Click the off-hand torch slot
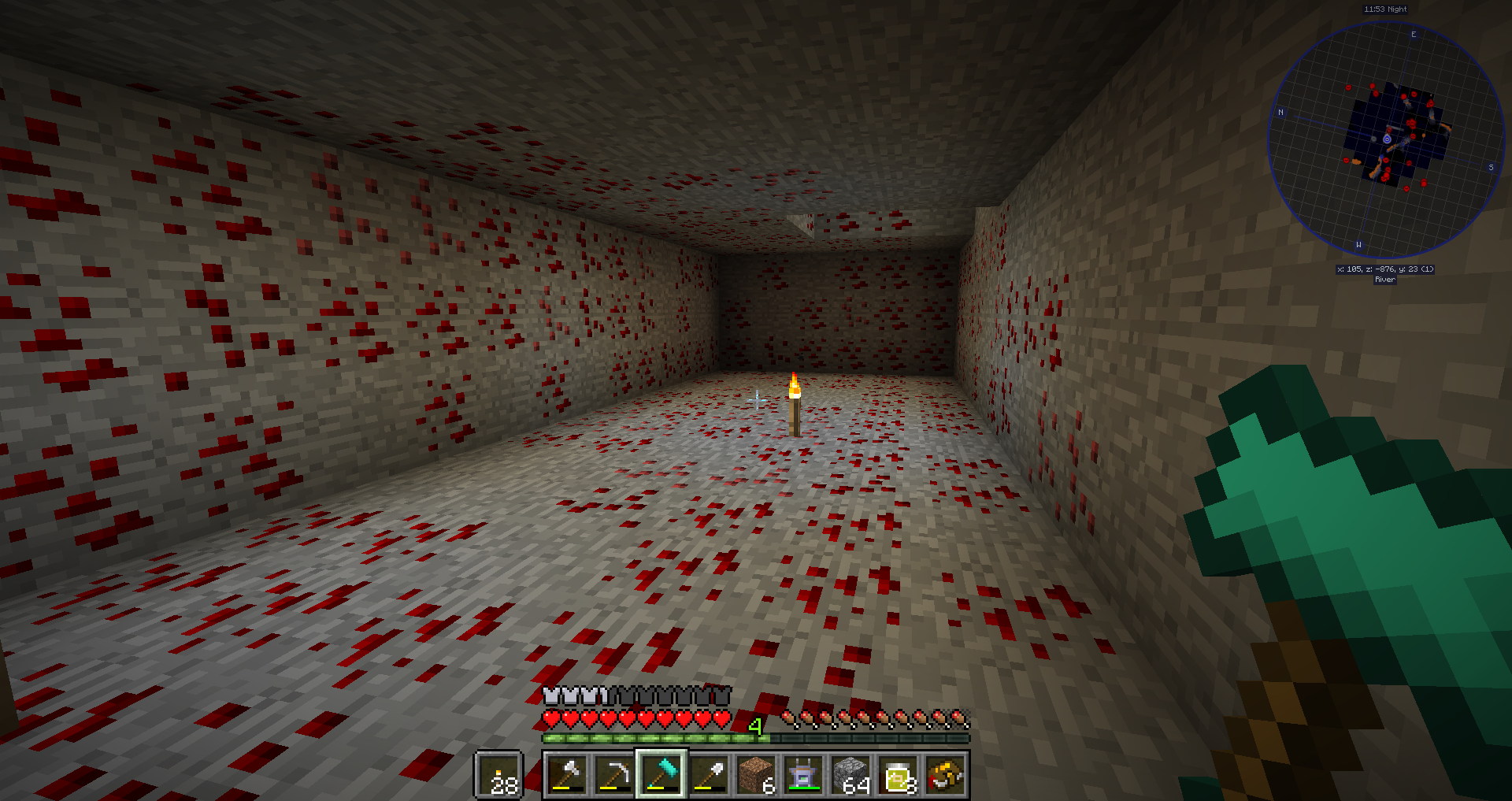Viewport: 1512px width, 801px height. pos(499,774)
